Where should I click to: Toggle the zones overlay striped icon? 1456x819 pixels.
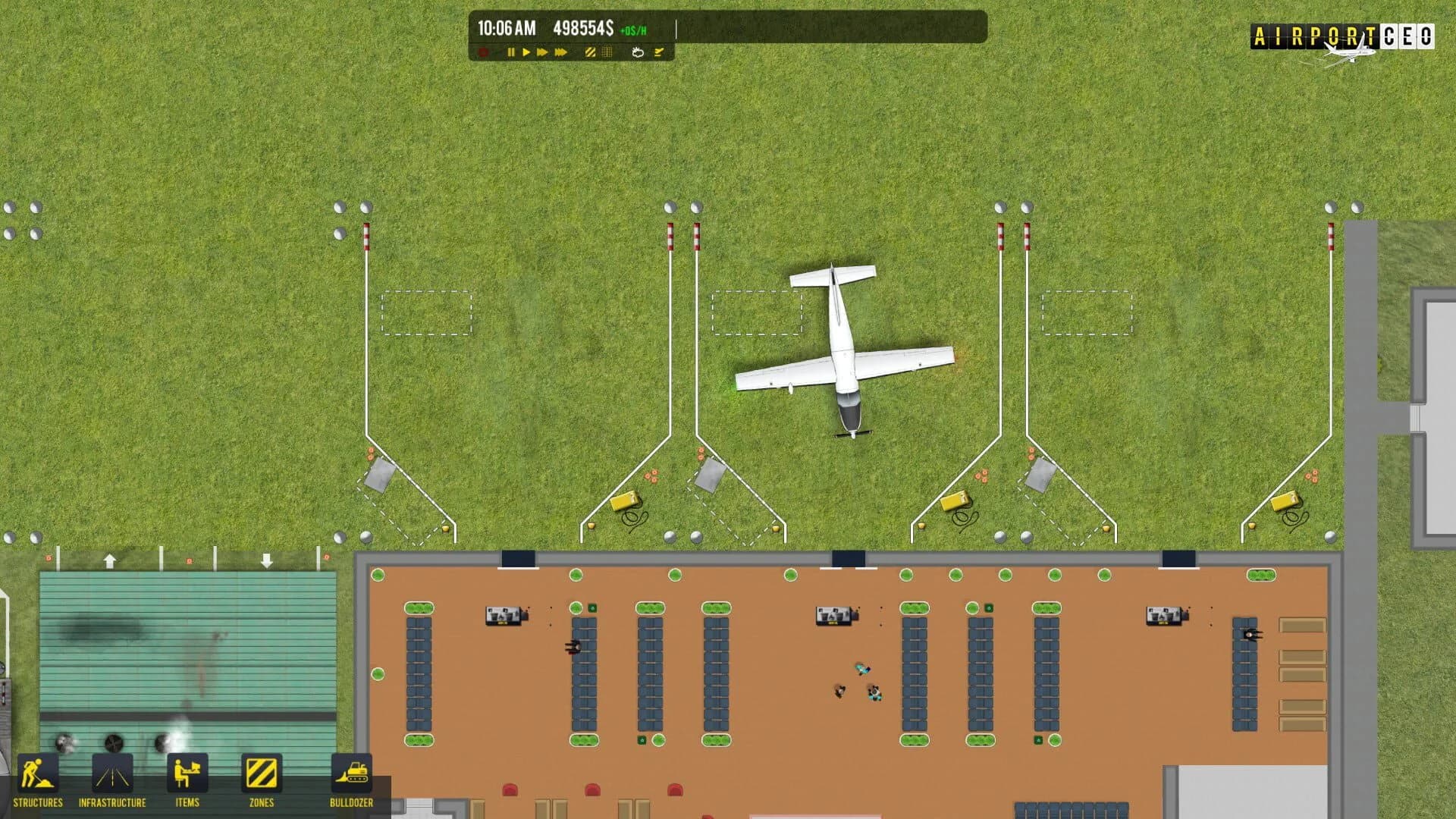(x=589, y=52)
